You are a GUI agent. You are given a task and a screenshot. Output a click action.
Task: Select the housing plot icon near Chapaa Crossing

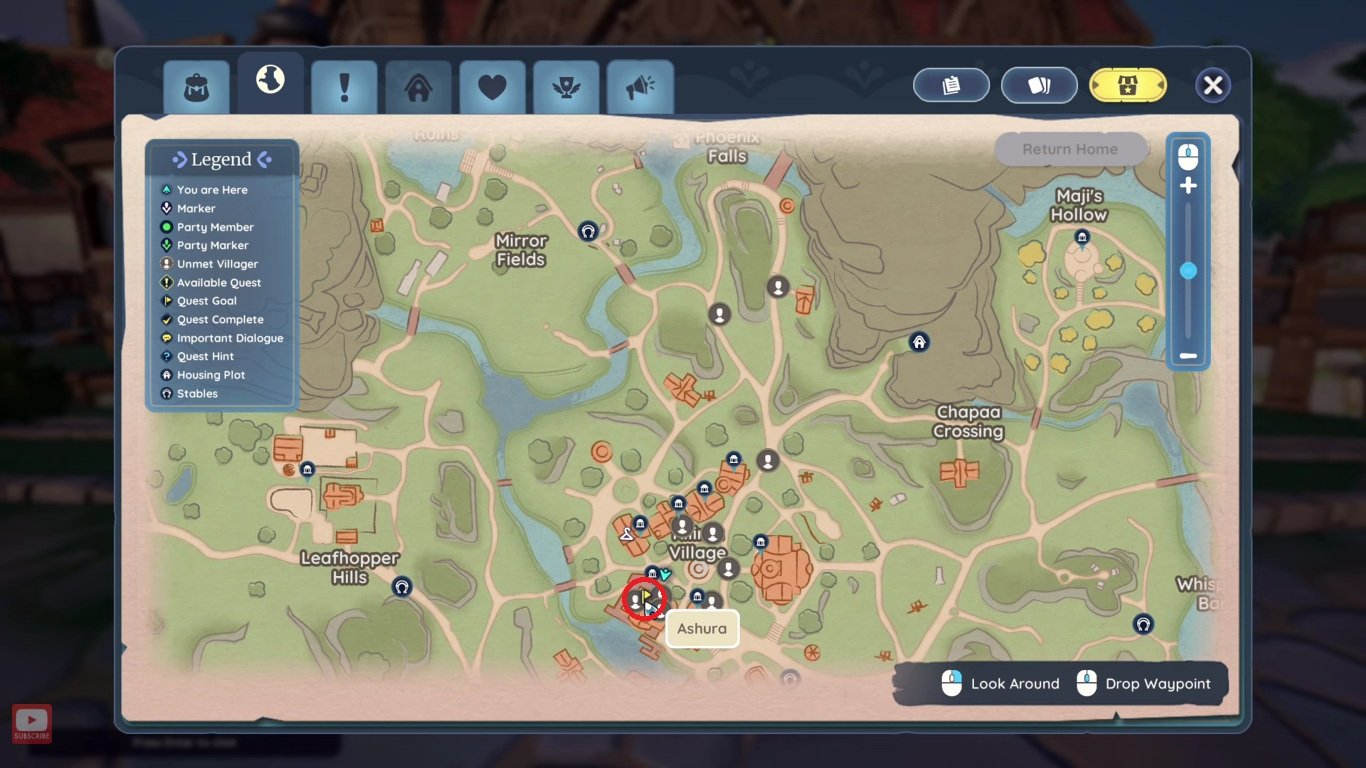919,342
